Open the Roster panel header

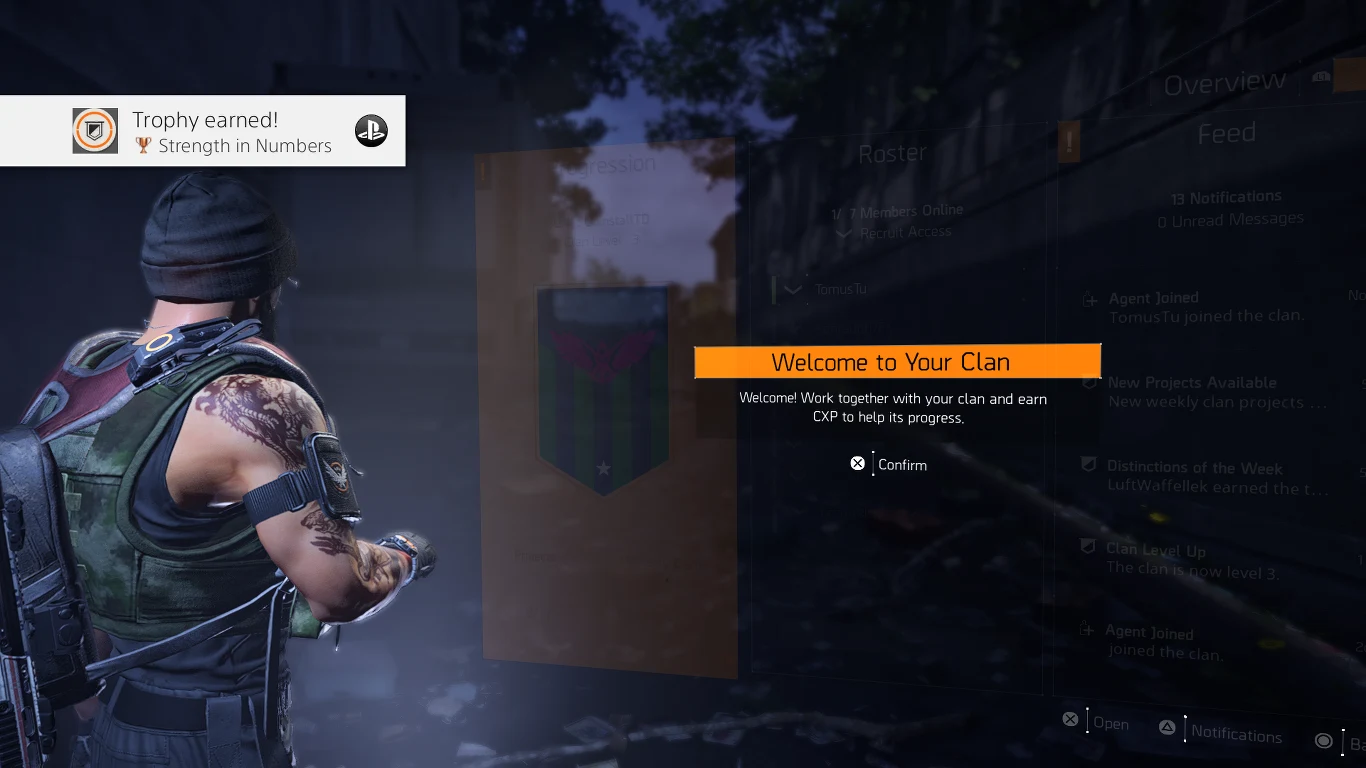pos(892,152)
